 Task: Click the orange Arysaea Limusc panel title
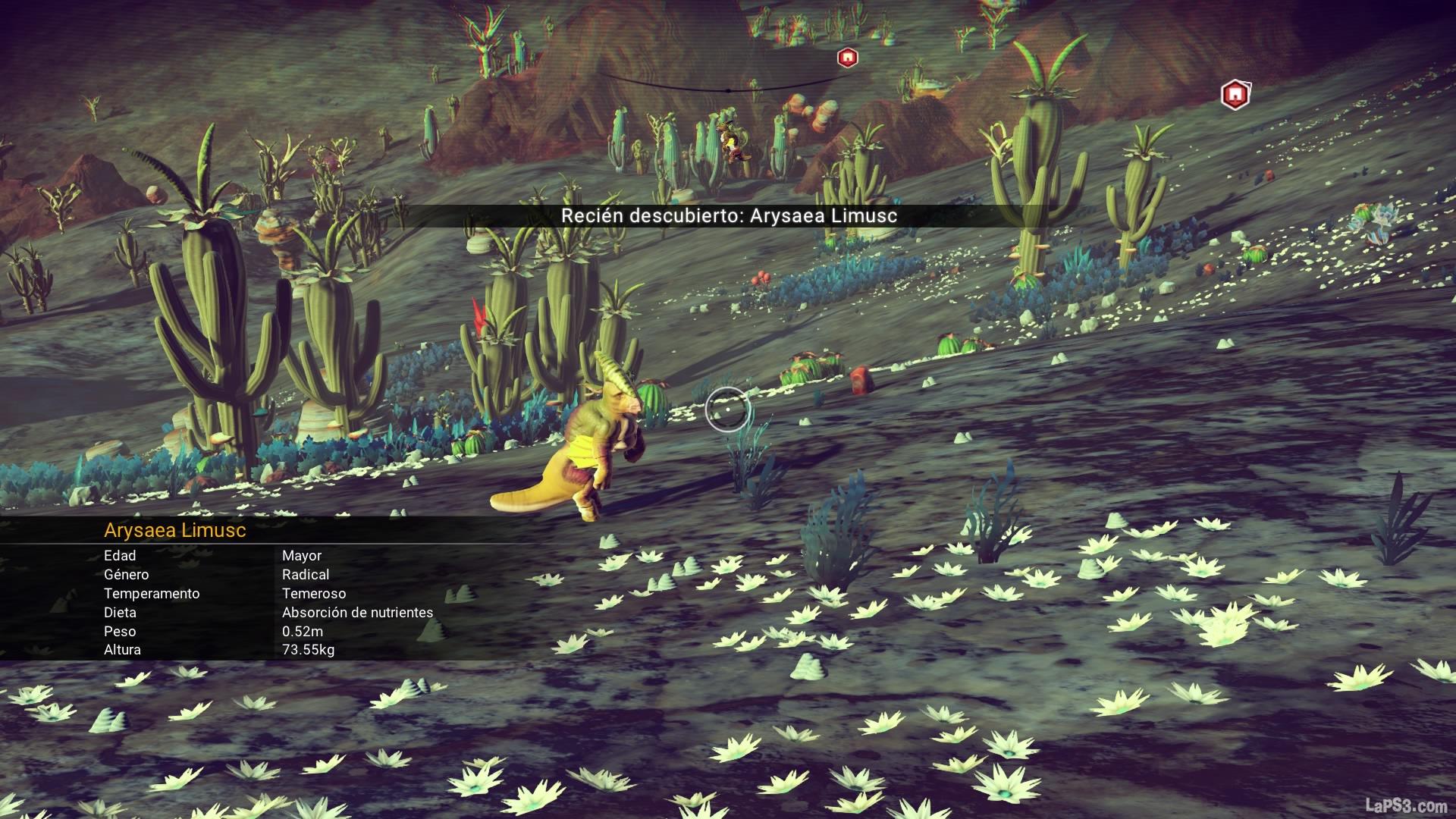coord(175,530)
